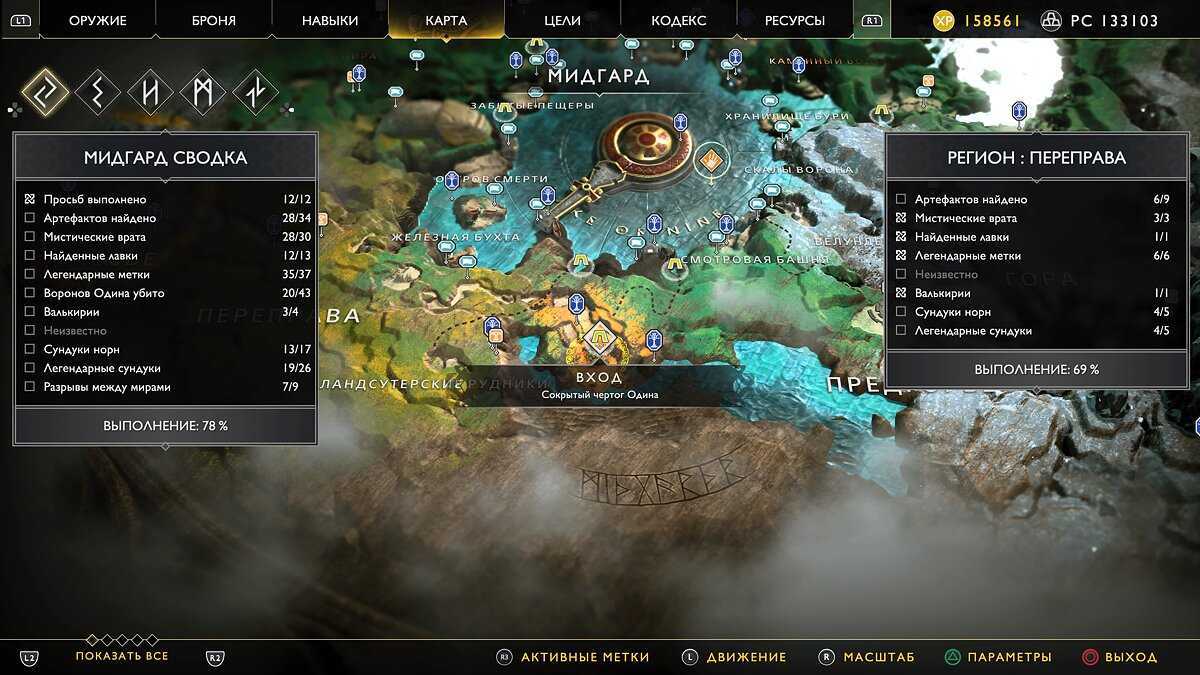
Task: Pick the Разрывы между мирами row
Action: coord(165,387)
